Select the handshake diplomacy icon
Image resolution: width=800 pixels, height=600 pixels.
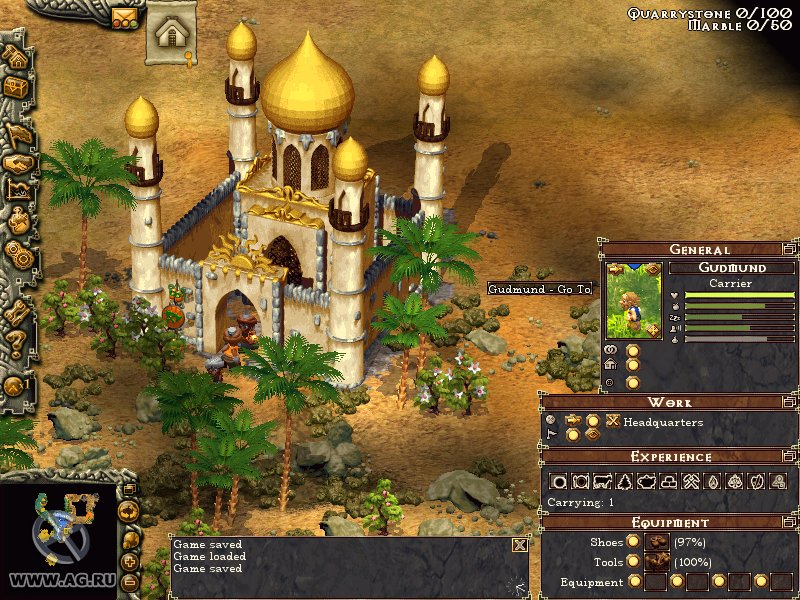[x=17, y=163]
